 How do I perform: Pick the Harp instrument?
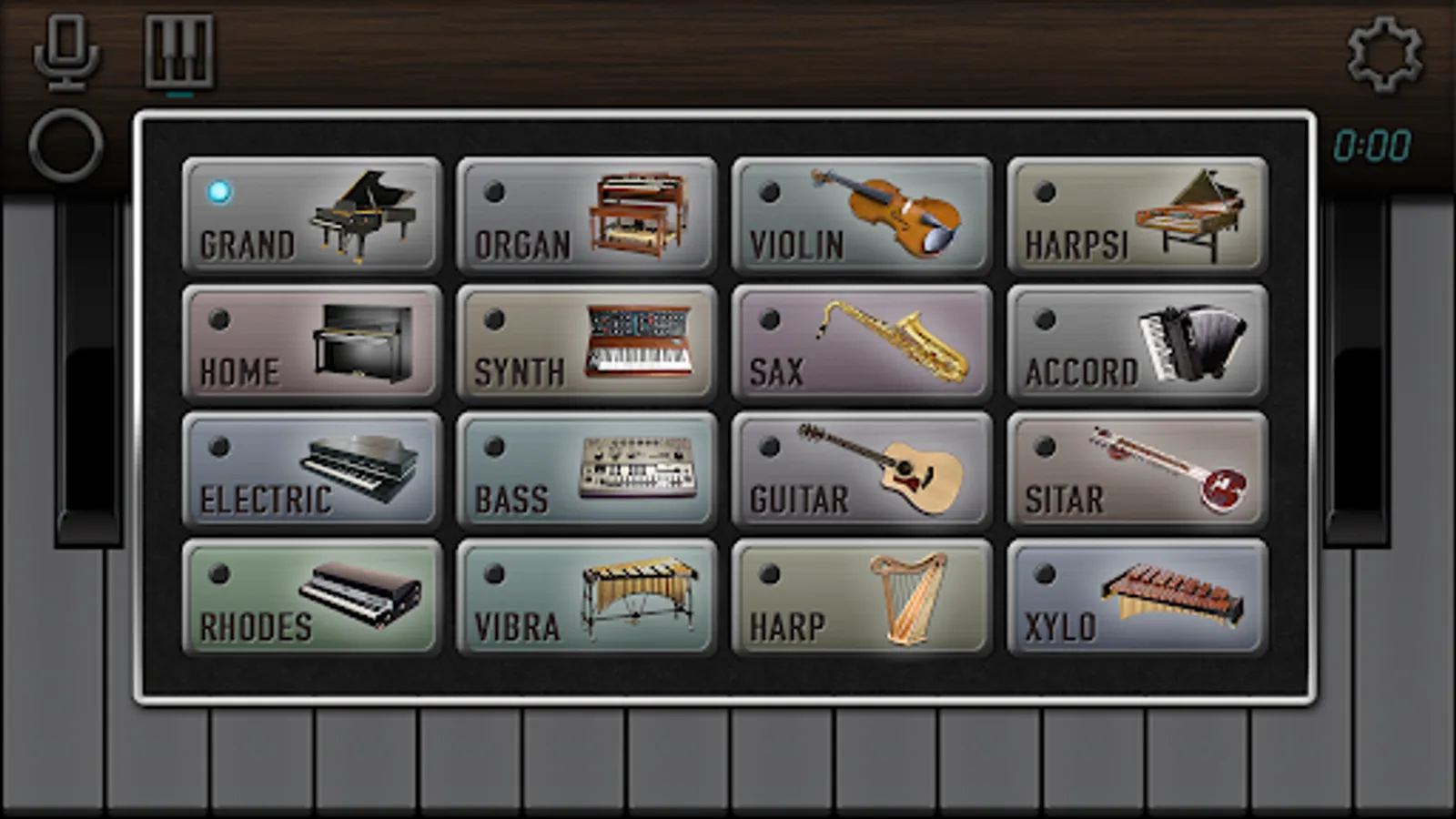click(861, 598)
